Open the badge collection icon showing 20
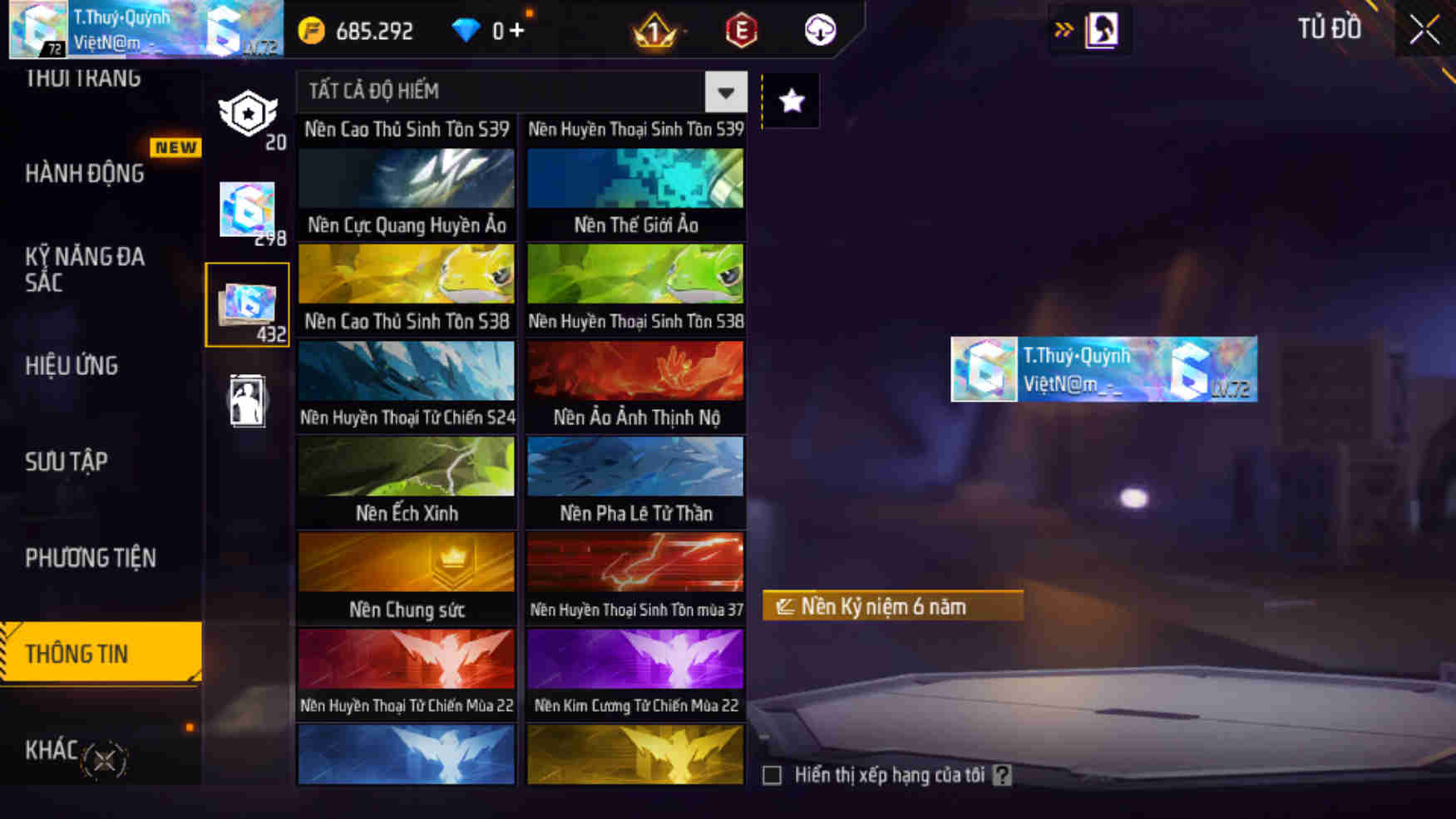This screenshot has height=819, width=1456. [x=248, y=112]
